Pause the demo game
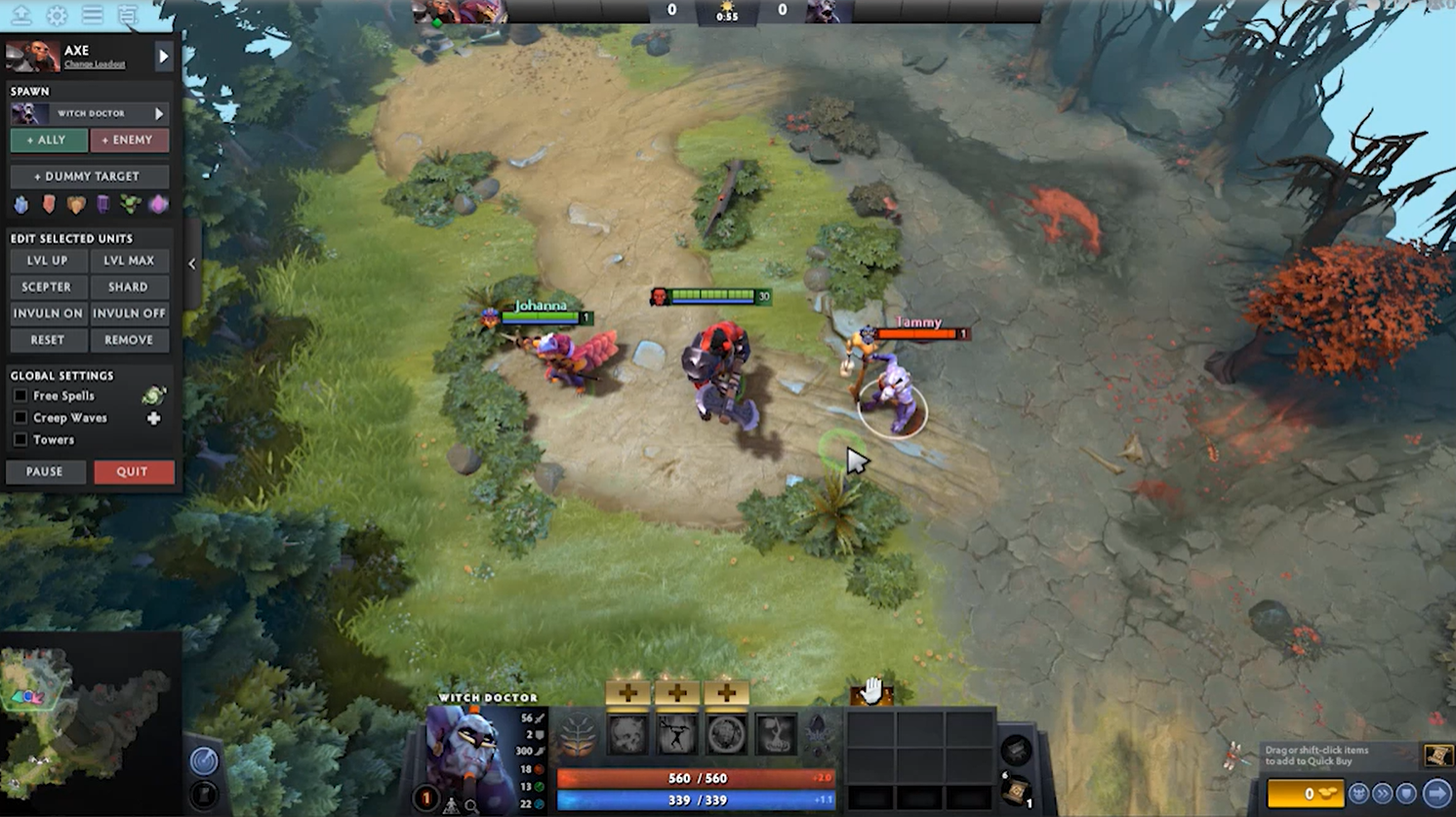Viewport: 1456px width, 817px height. click(x=45, y=471)
